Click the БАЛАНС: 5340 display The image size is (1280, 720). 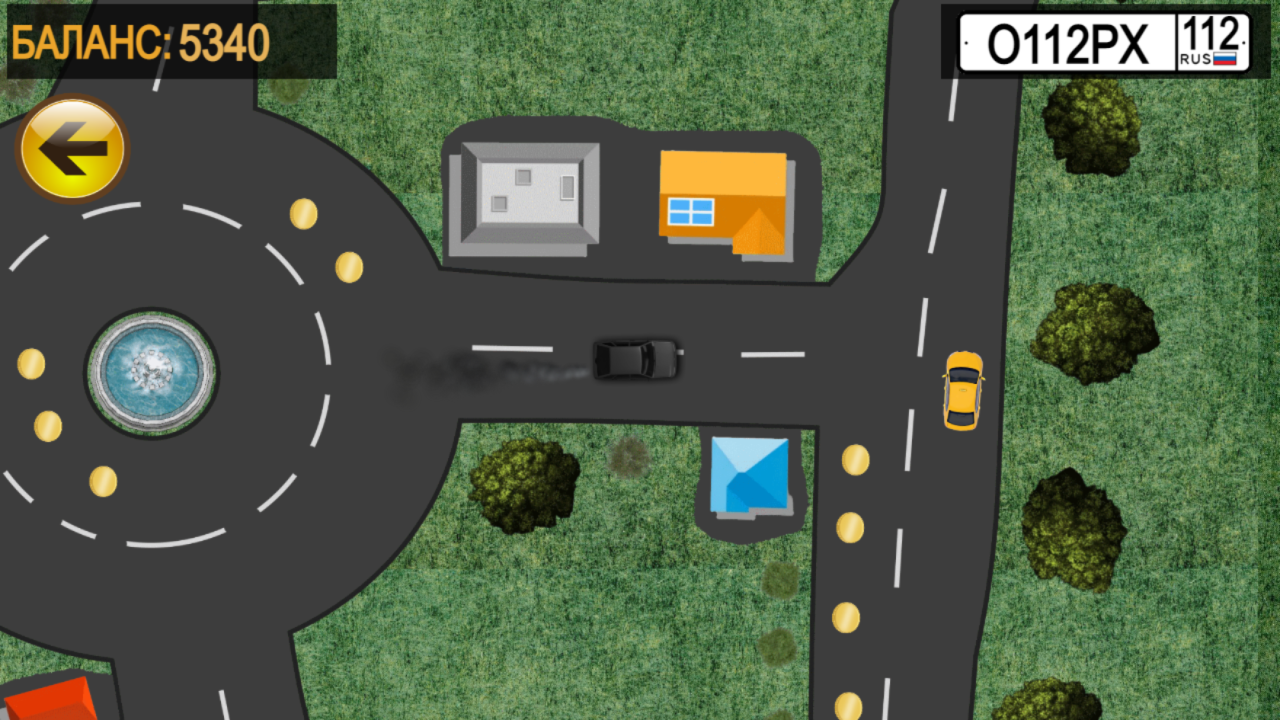140,42
